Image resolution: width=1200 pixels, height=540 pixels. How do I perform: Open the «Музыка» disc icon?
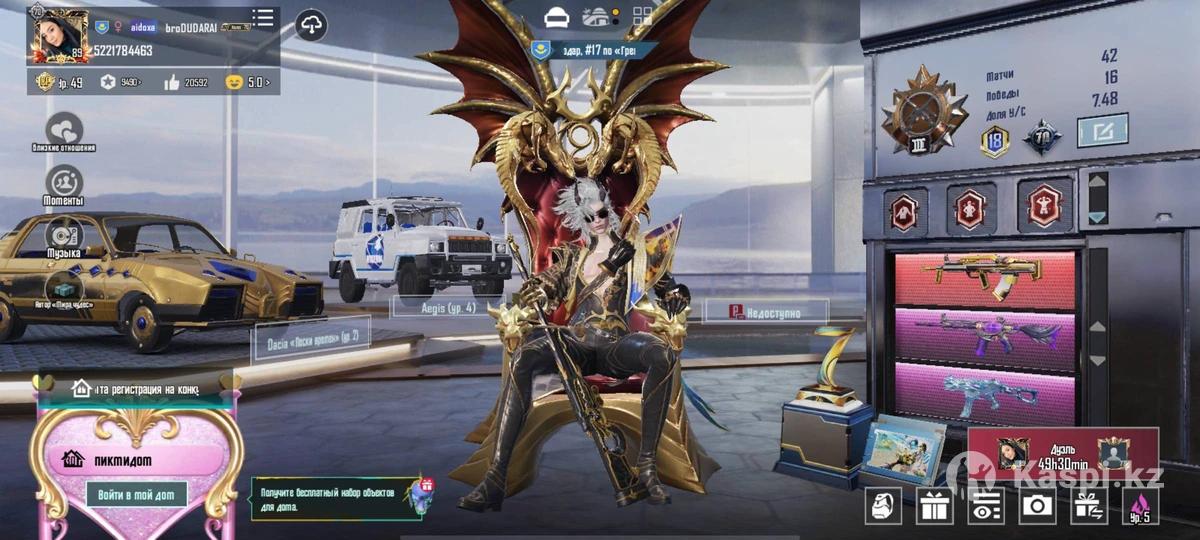point(64,235)
